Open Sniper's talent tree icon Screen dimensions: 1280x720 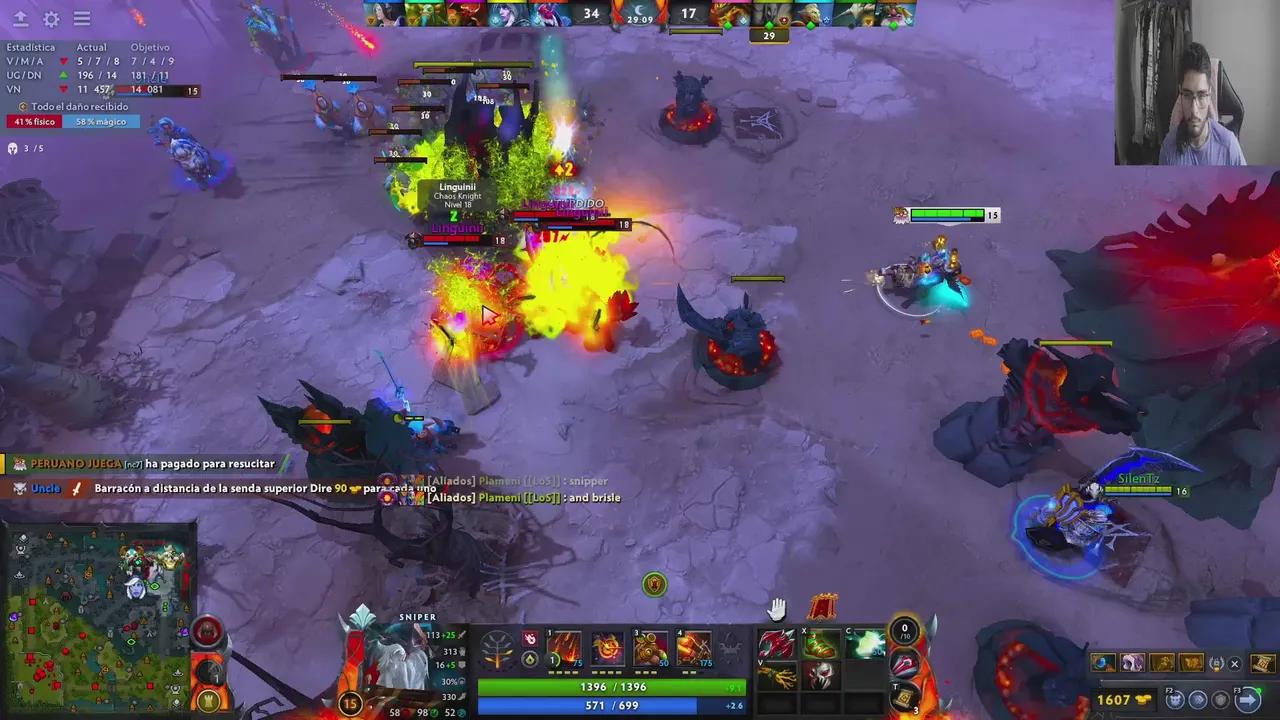[496, 650]
